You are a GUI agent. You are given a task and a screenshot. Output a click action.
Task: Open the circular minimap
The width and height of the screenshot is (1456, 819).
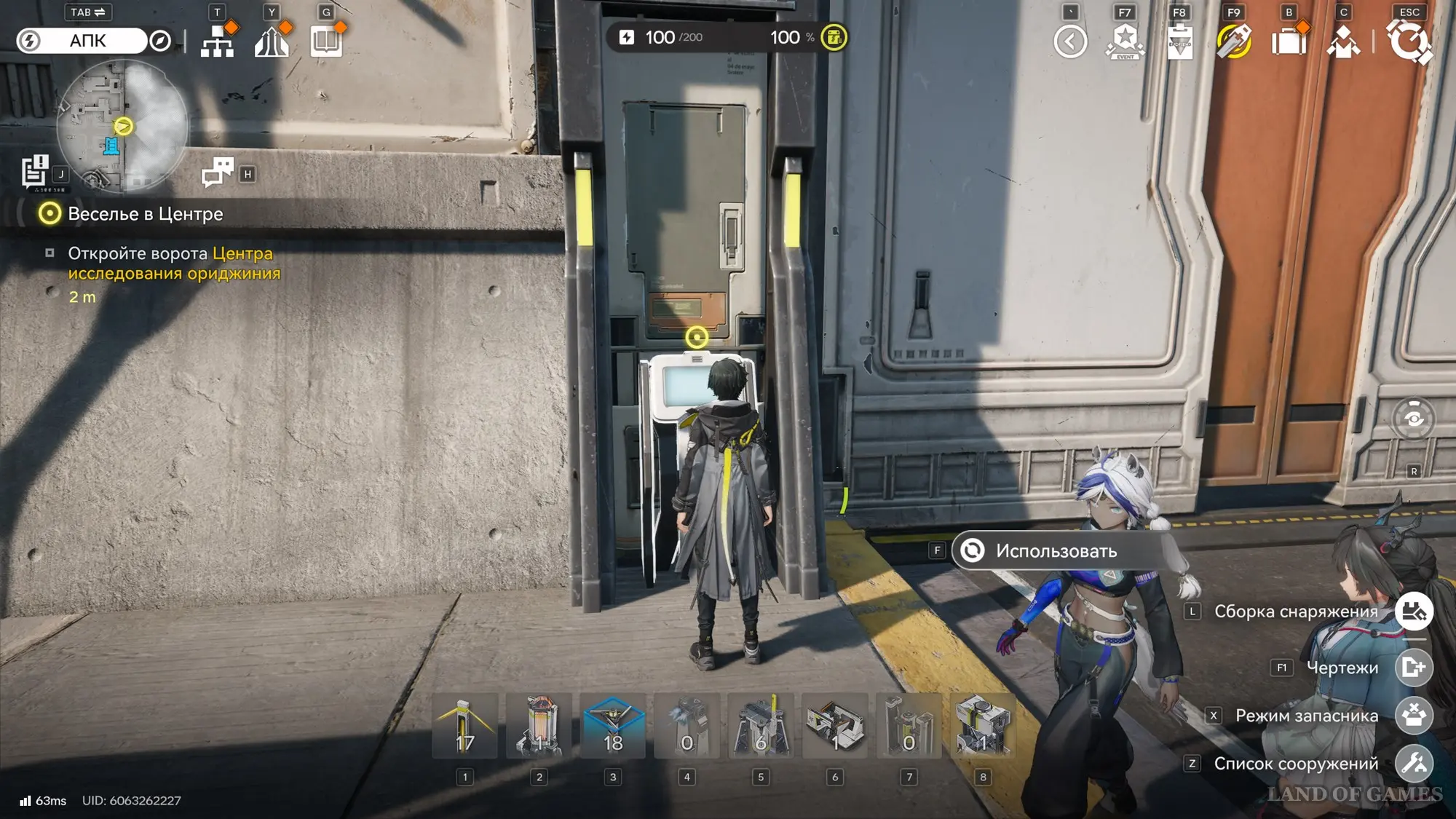(122, 125)
